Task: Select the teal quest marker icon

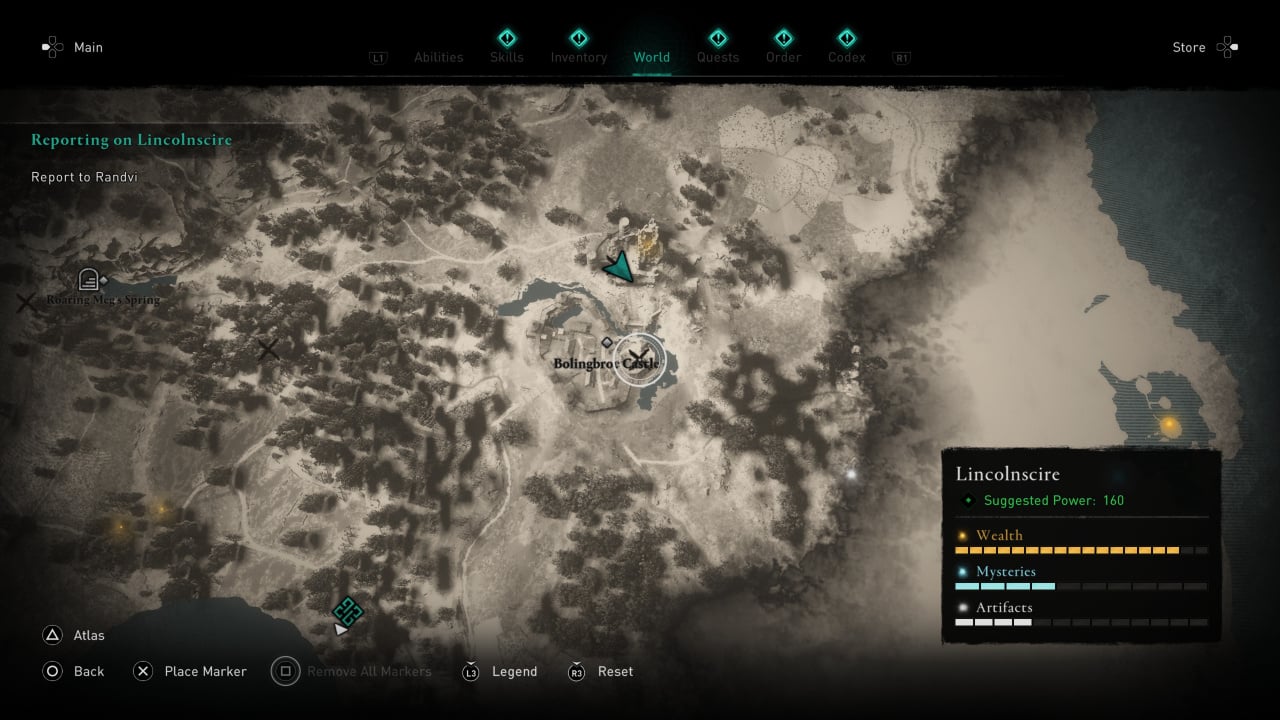Action: 347,610
